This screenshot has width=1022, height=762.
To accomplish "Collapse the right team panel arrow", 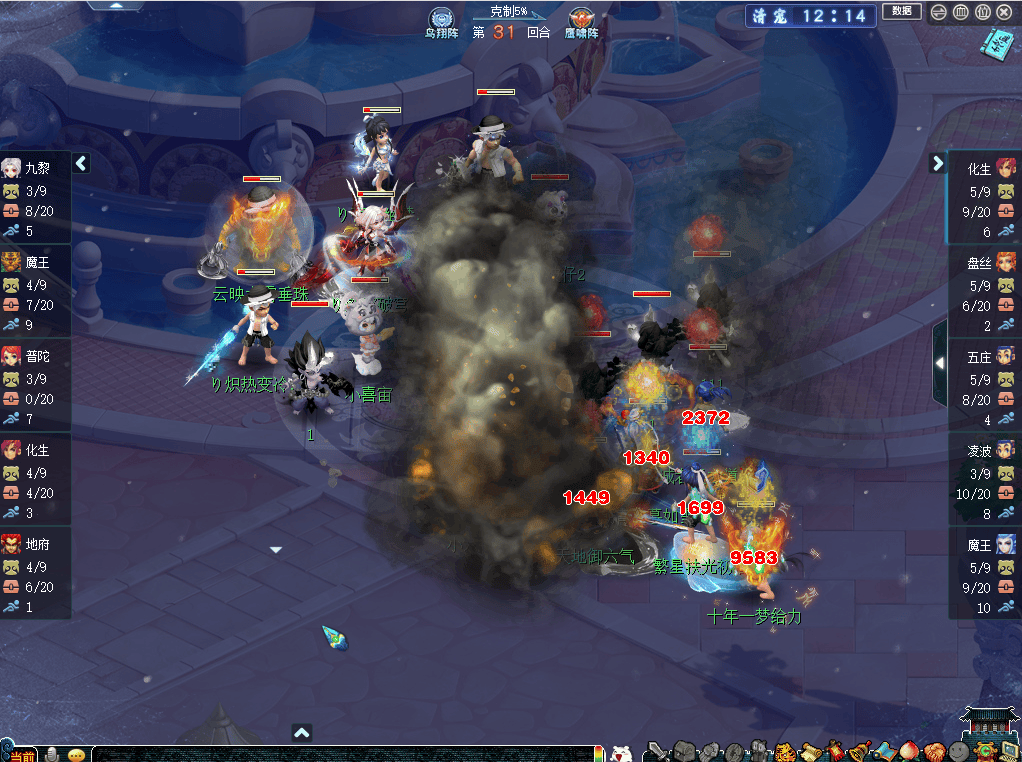I will 938,163.
